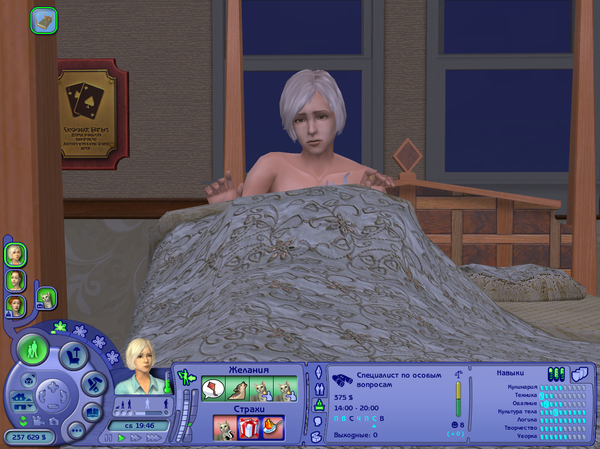Image resolution: width=600 pixels, height=449 pixels.
Task: Open Buy mode
Action: tap(72, 354)
